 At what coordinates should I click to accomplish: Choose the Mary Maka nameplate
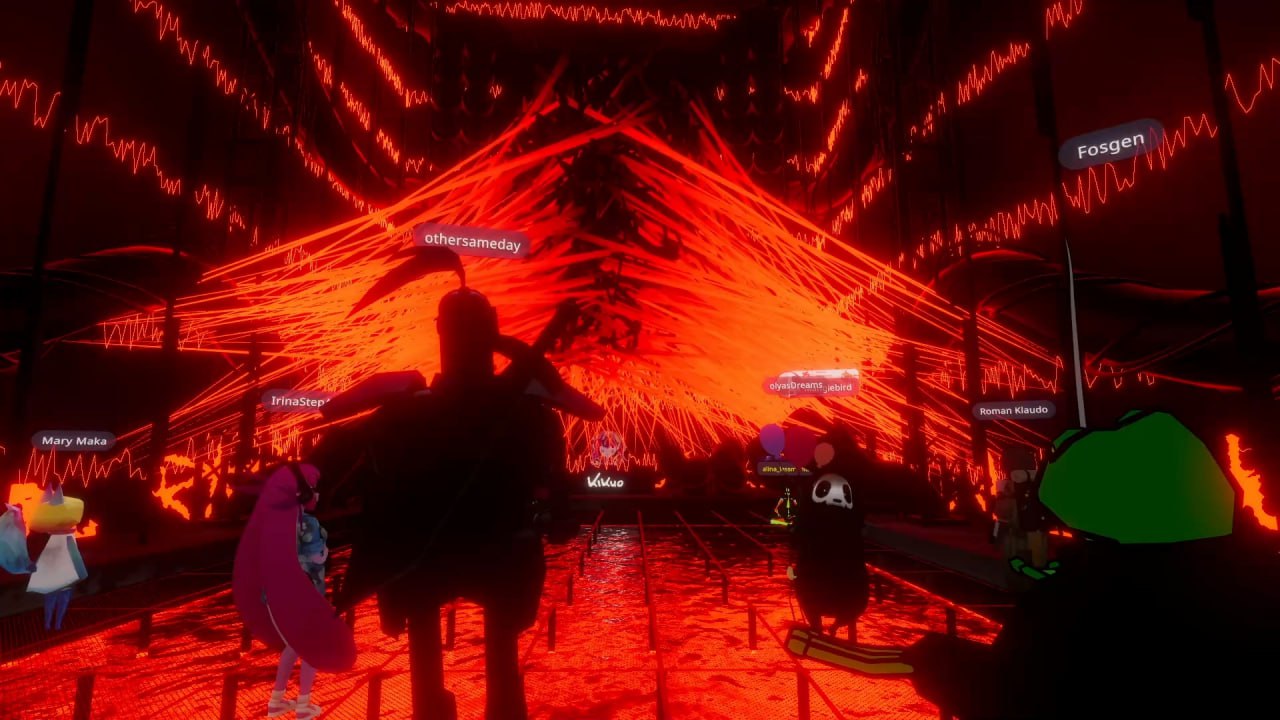pyautogui.click(x=74, y=441)
